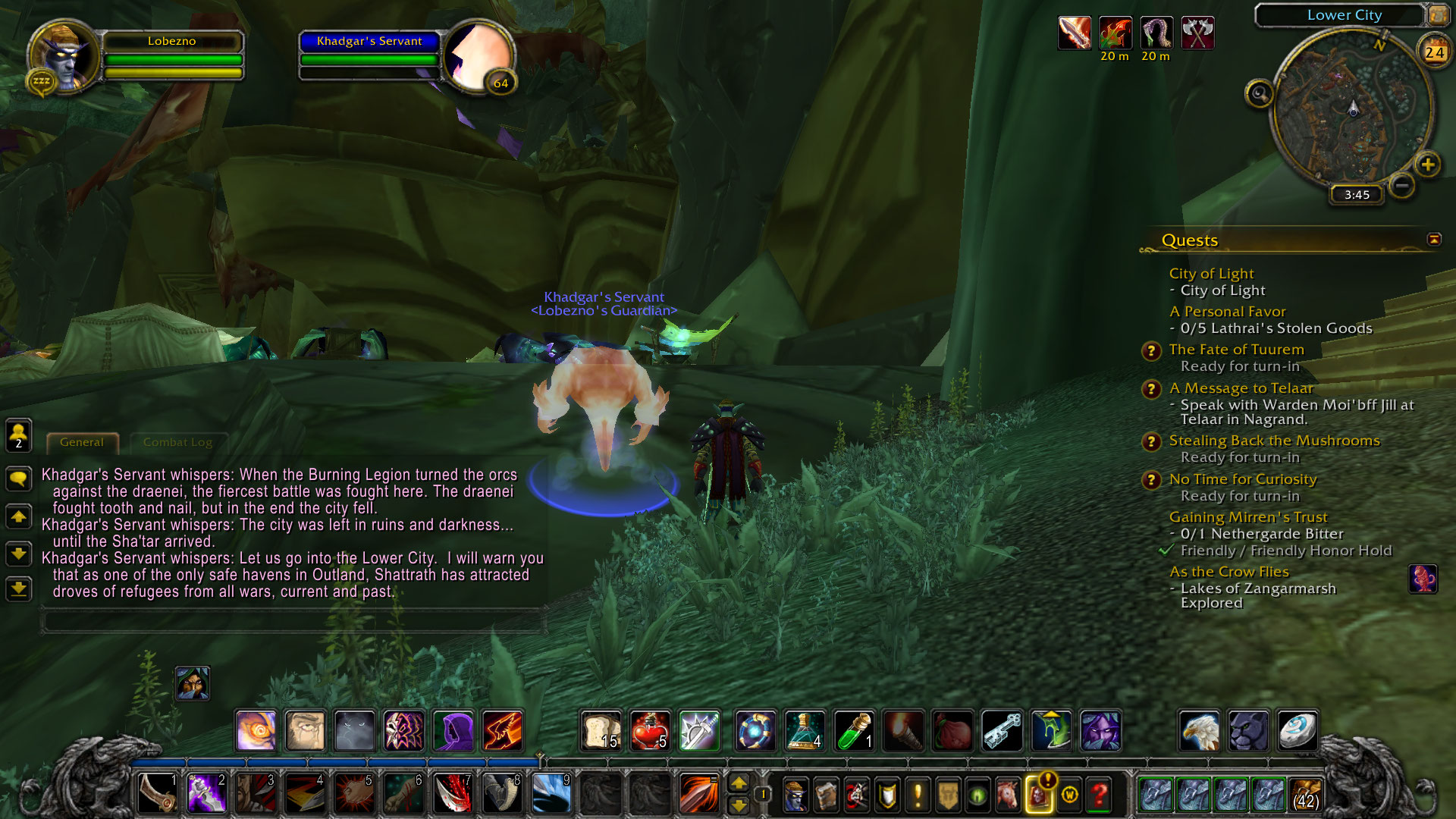The image size is (1456, 819).
Task: Use the bread food stack
Action: (601, 731)
